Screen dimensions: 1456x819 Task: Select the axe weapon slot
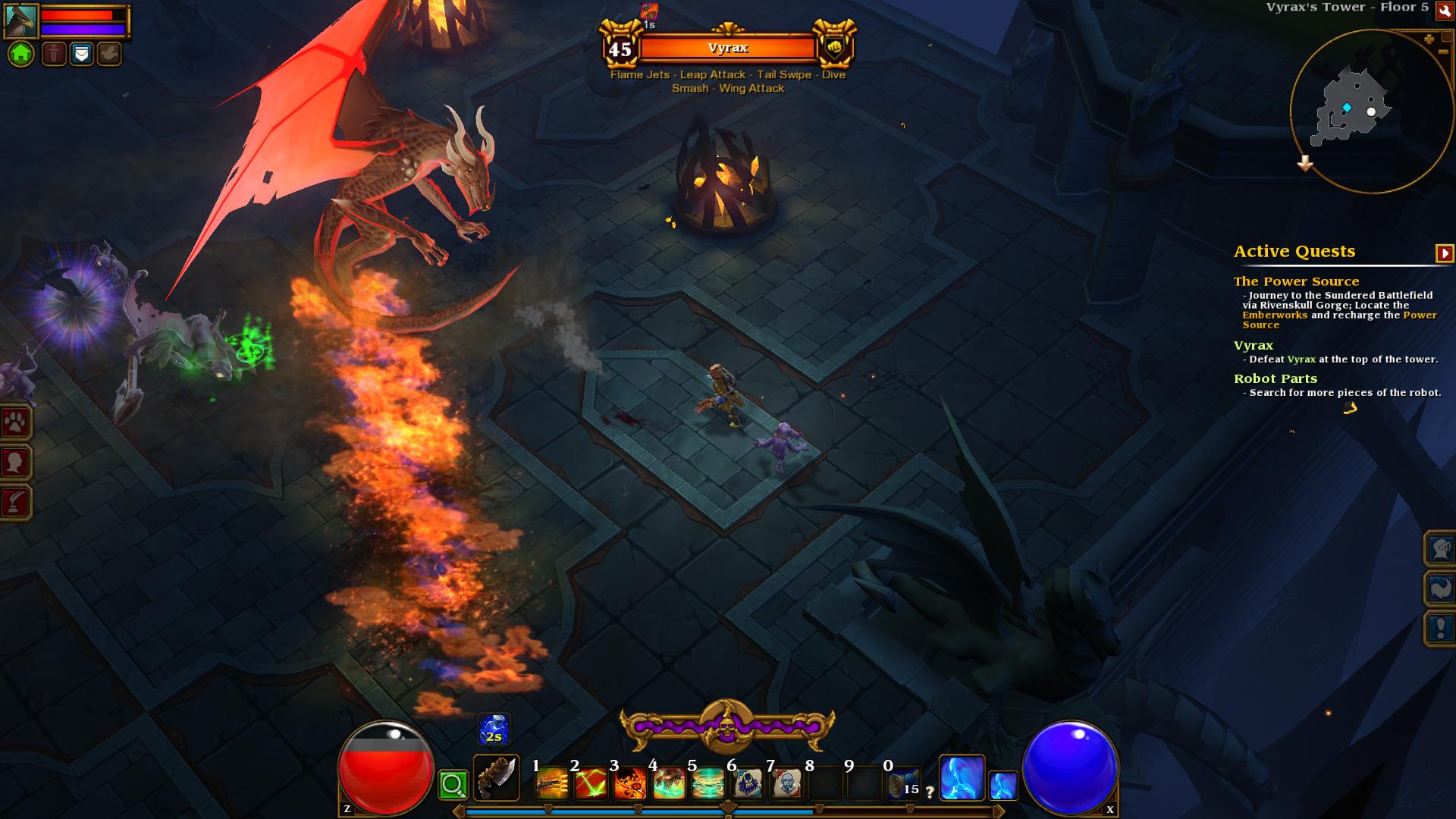point(497,778)
